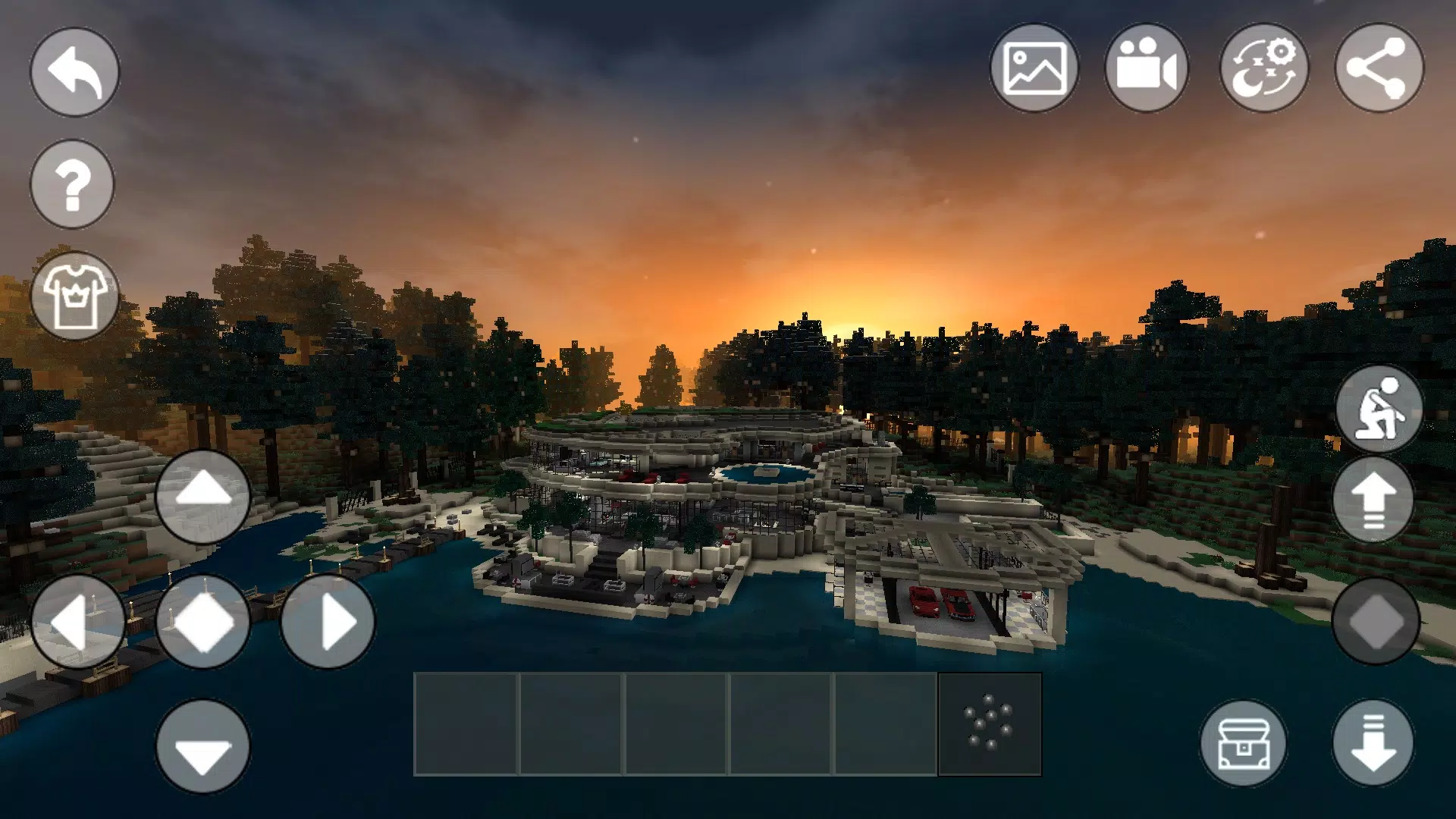Toggle day/night cycle settings icon
The height and width of the screenshot is (819, 1456).
pos(1263,67)
